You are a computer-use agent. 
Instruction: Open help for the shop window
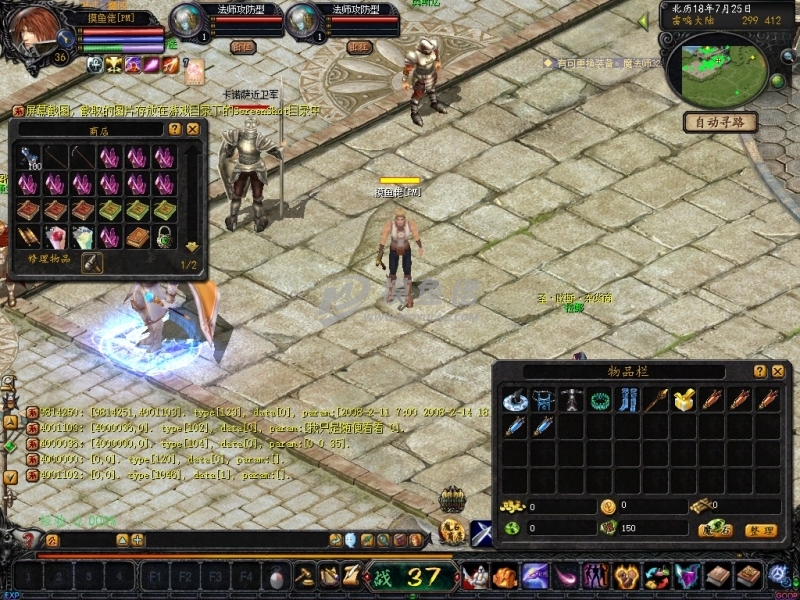[175, 129]
